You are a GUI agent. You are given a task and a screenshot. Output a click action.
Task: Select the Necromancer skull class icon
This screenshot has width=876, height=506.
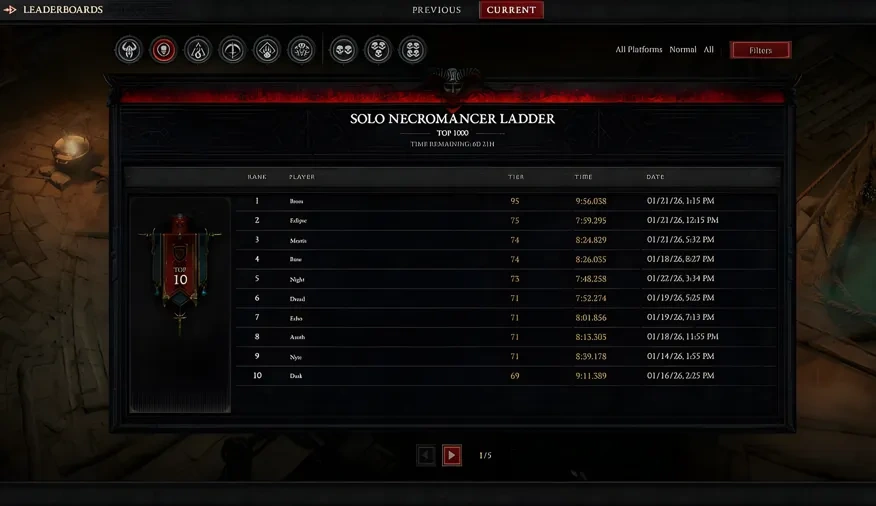pos(164,50)
